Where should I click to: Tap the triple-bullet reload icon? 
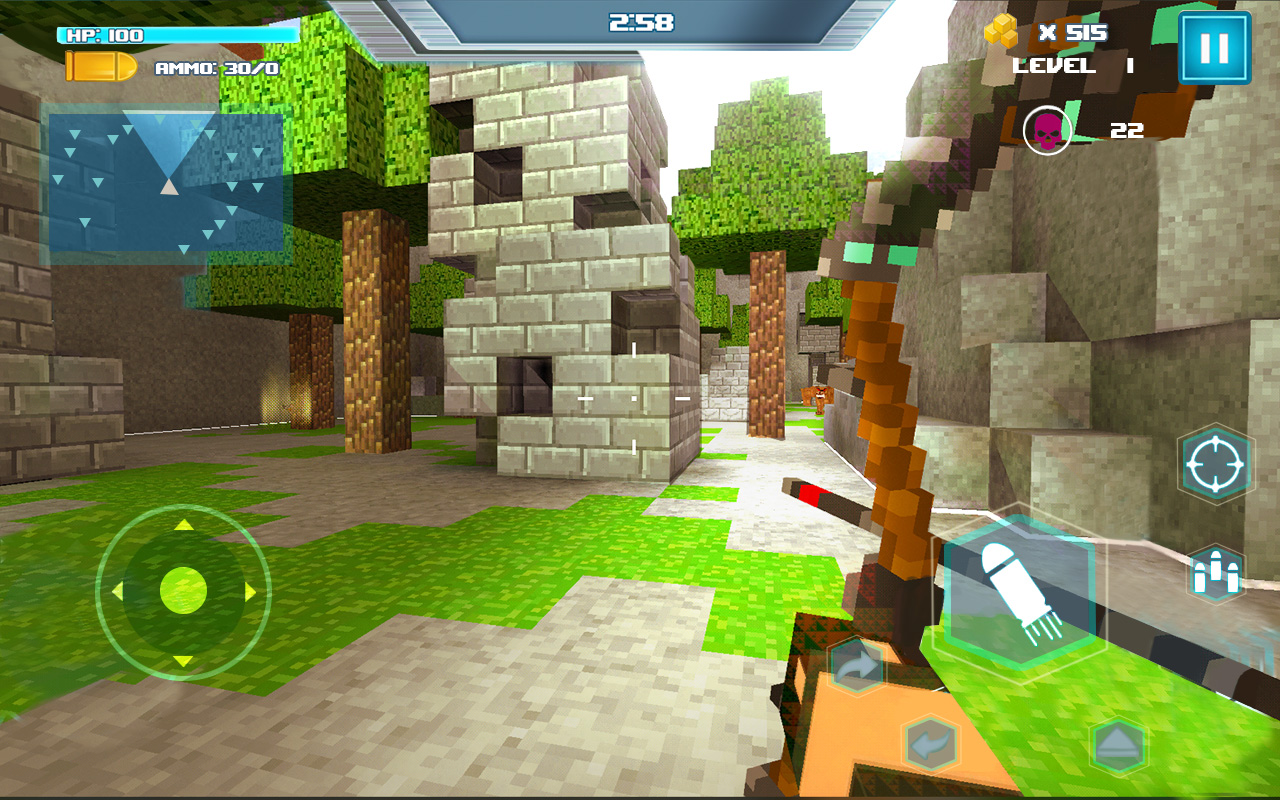(x=1215, y=572)
